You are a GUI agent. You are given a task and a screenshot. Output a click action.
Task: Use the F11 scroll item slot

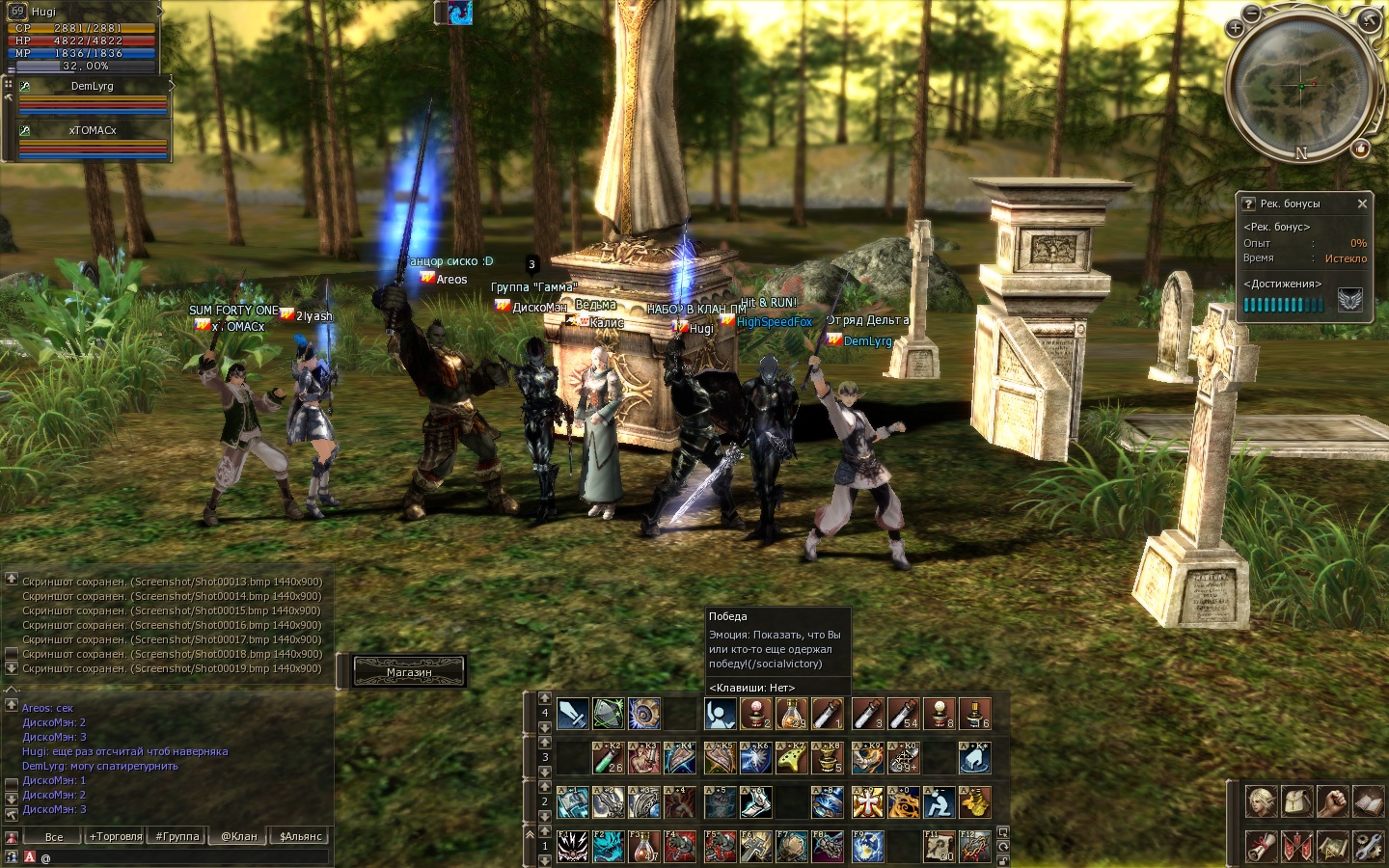tap(939, 846)
